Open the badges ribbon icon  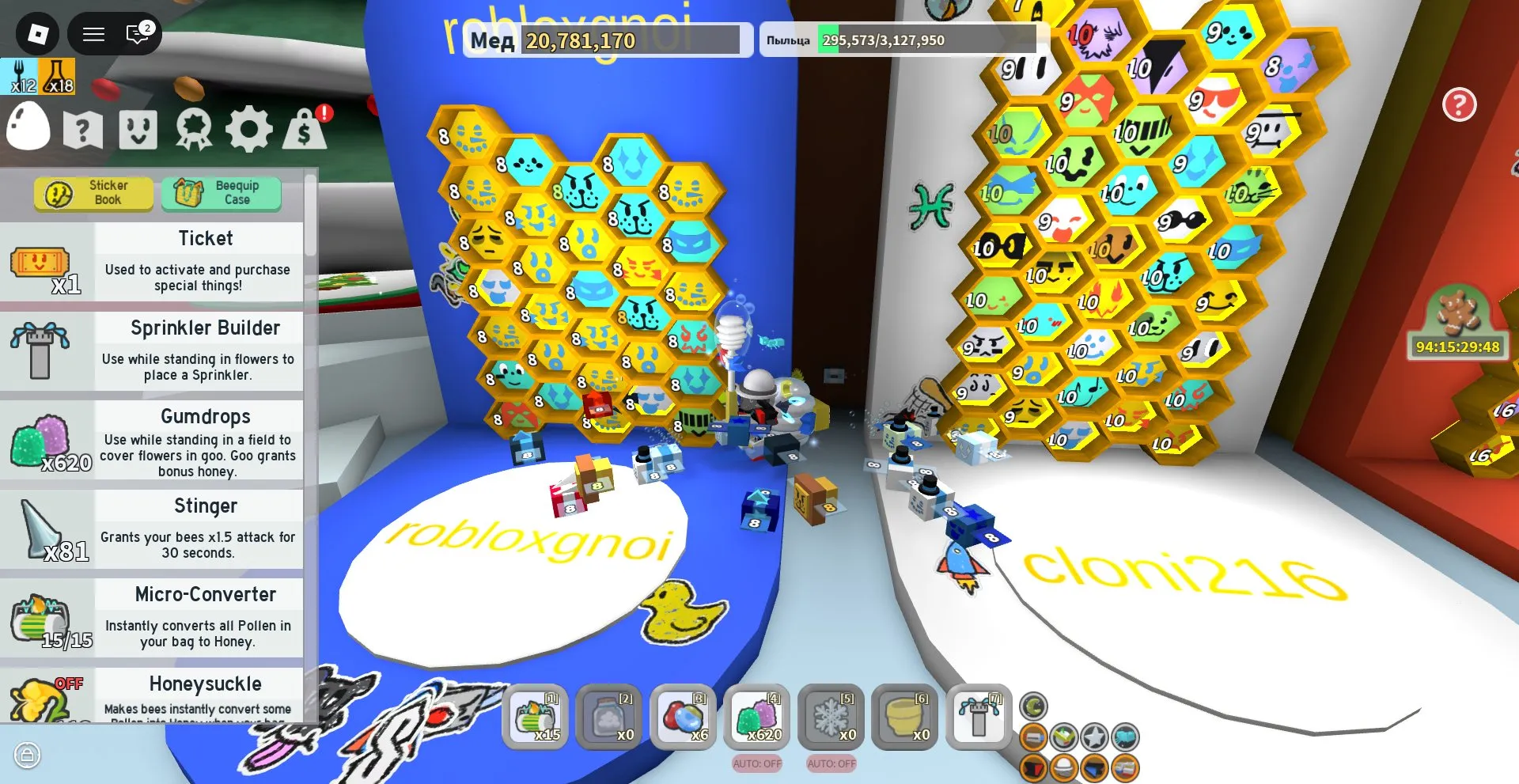[193, 129]
